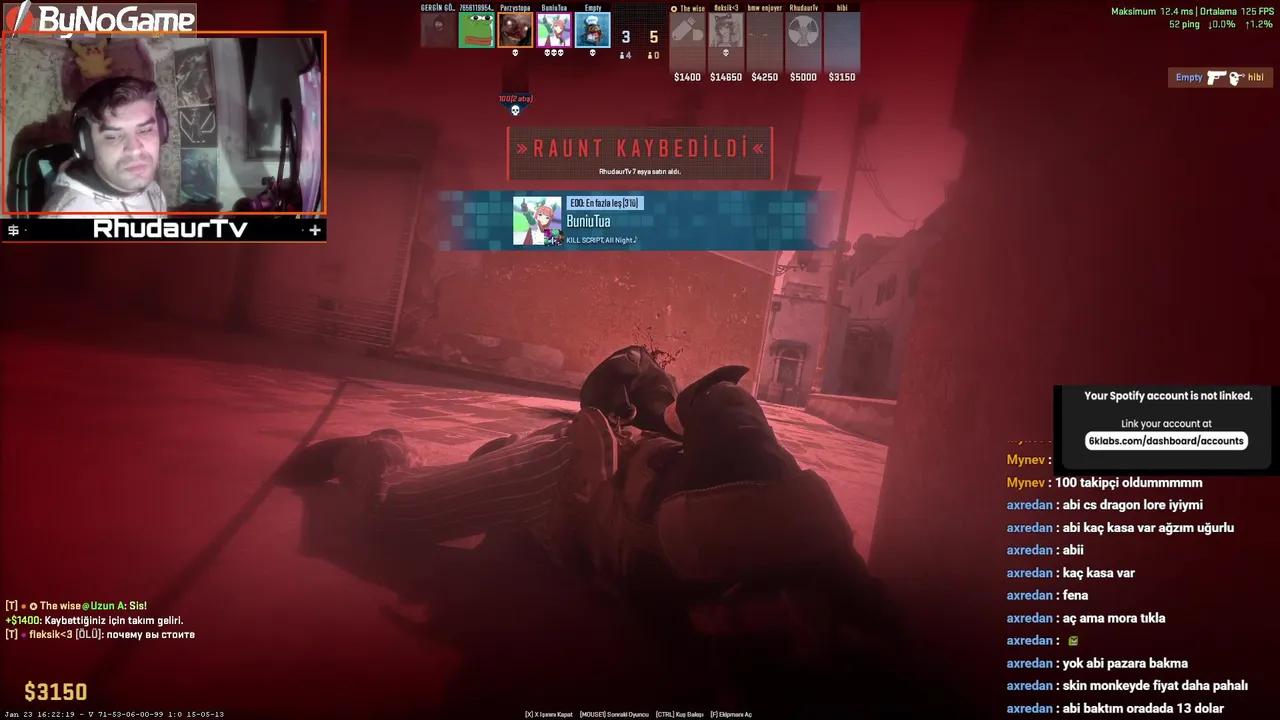
Task: Click the green checkmark emote in axredan's message
Action: point(1073,641)
